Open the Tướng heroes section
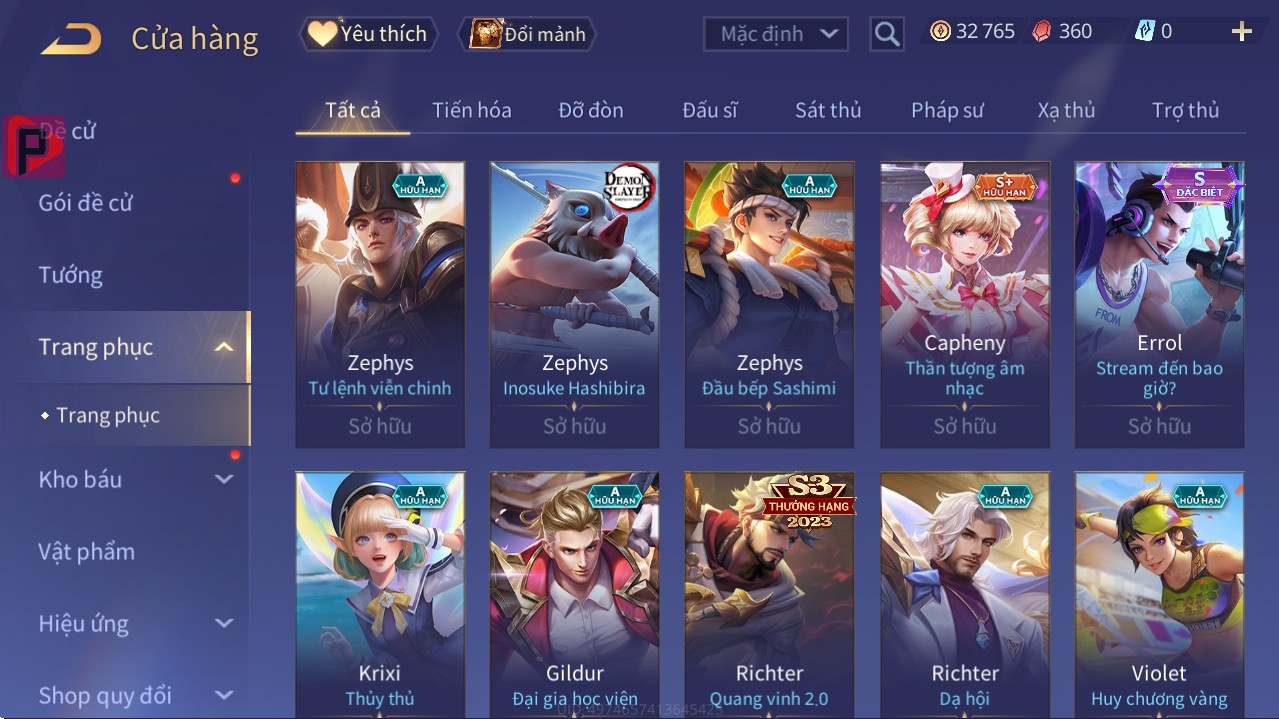1279x719 pixels. tap(71, 275)
